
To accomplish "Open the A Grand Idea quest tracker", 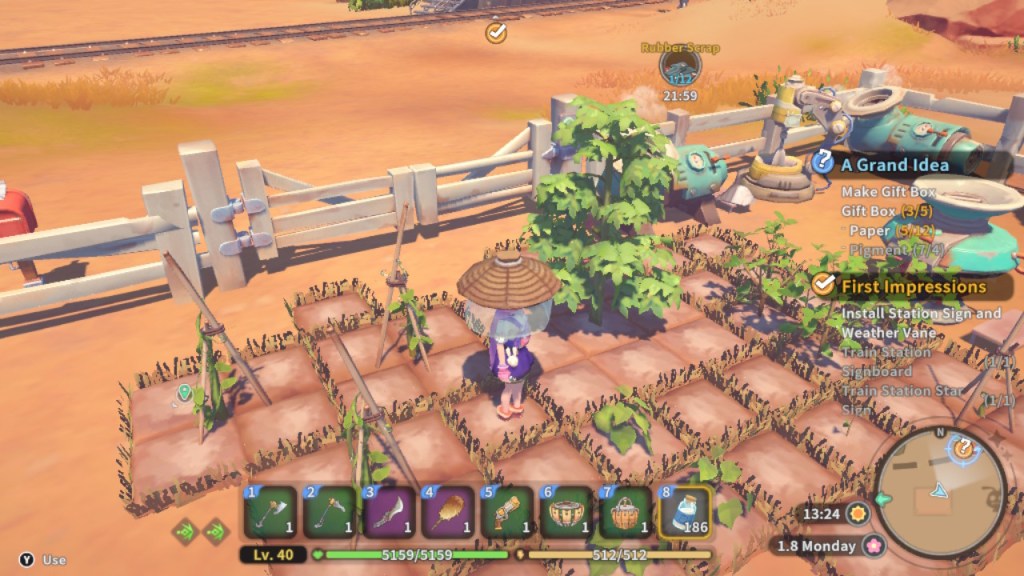I will click(895, 165).
